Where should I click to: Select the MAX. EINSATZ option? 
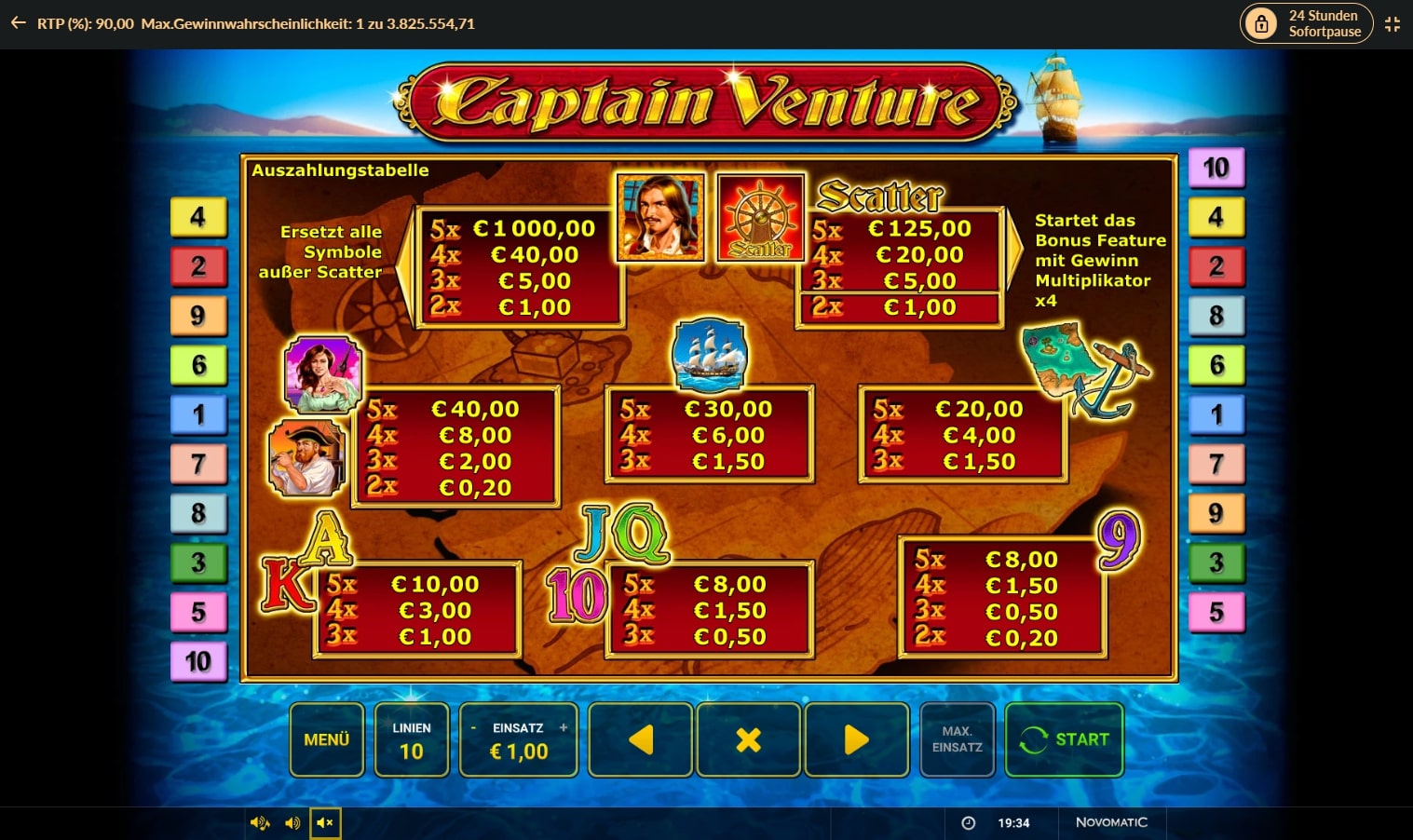coord(957,739)
